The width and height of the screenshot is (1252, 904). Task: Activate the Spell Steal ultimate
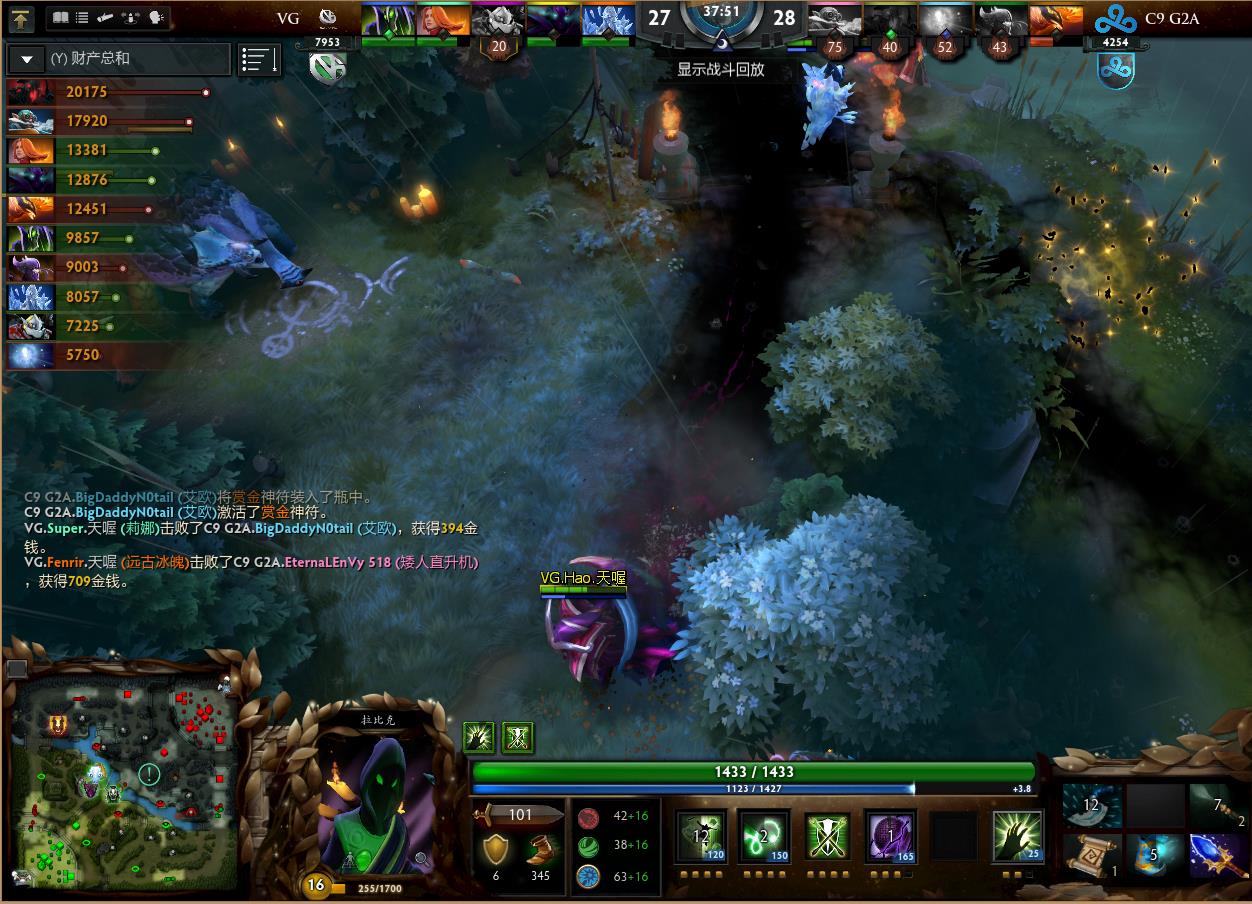1017,836
